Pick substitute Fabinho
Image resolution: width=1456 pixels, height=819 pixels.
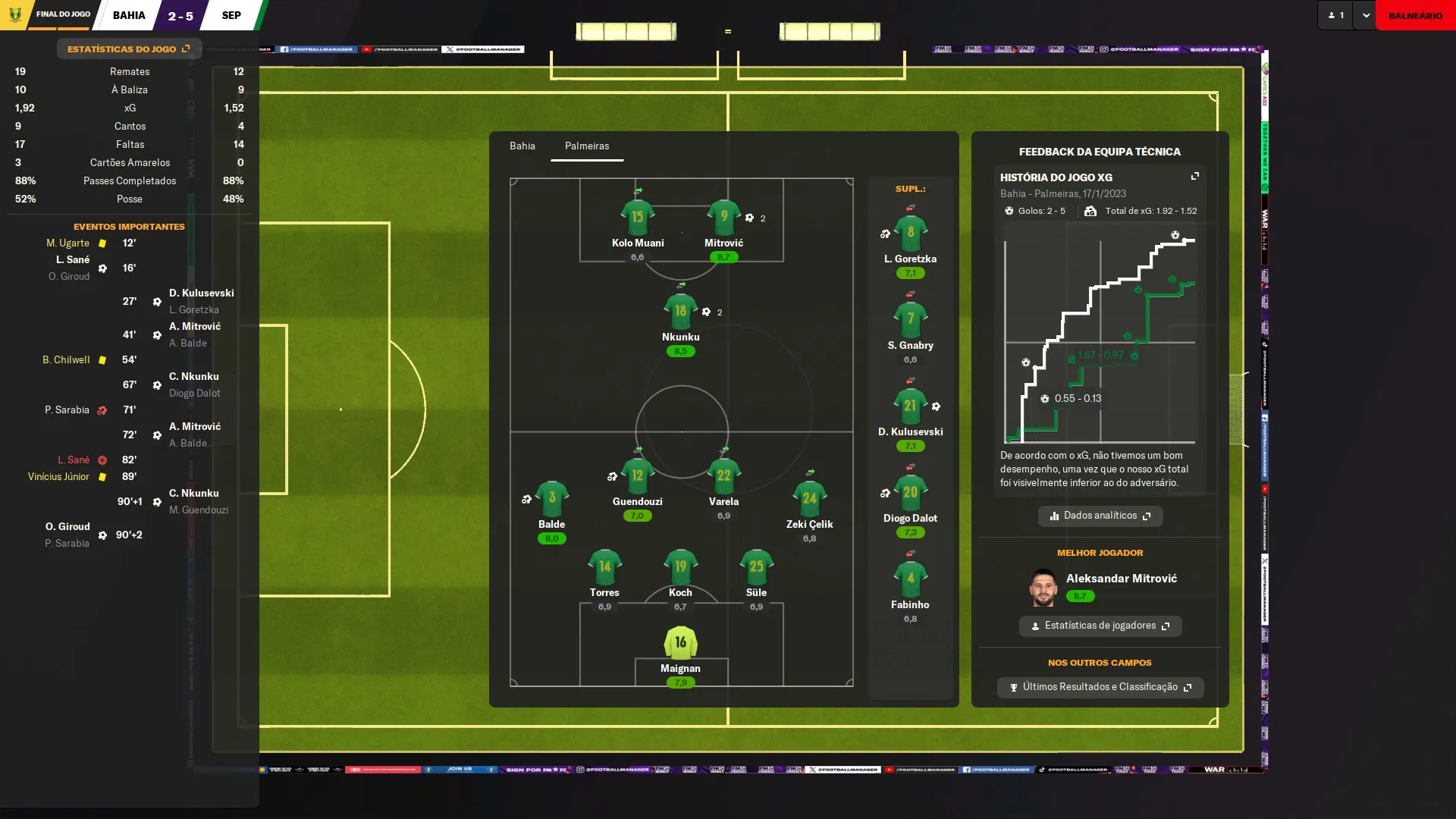910,579
